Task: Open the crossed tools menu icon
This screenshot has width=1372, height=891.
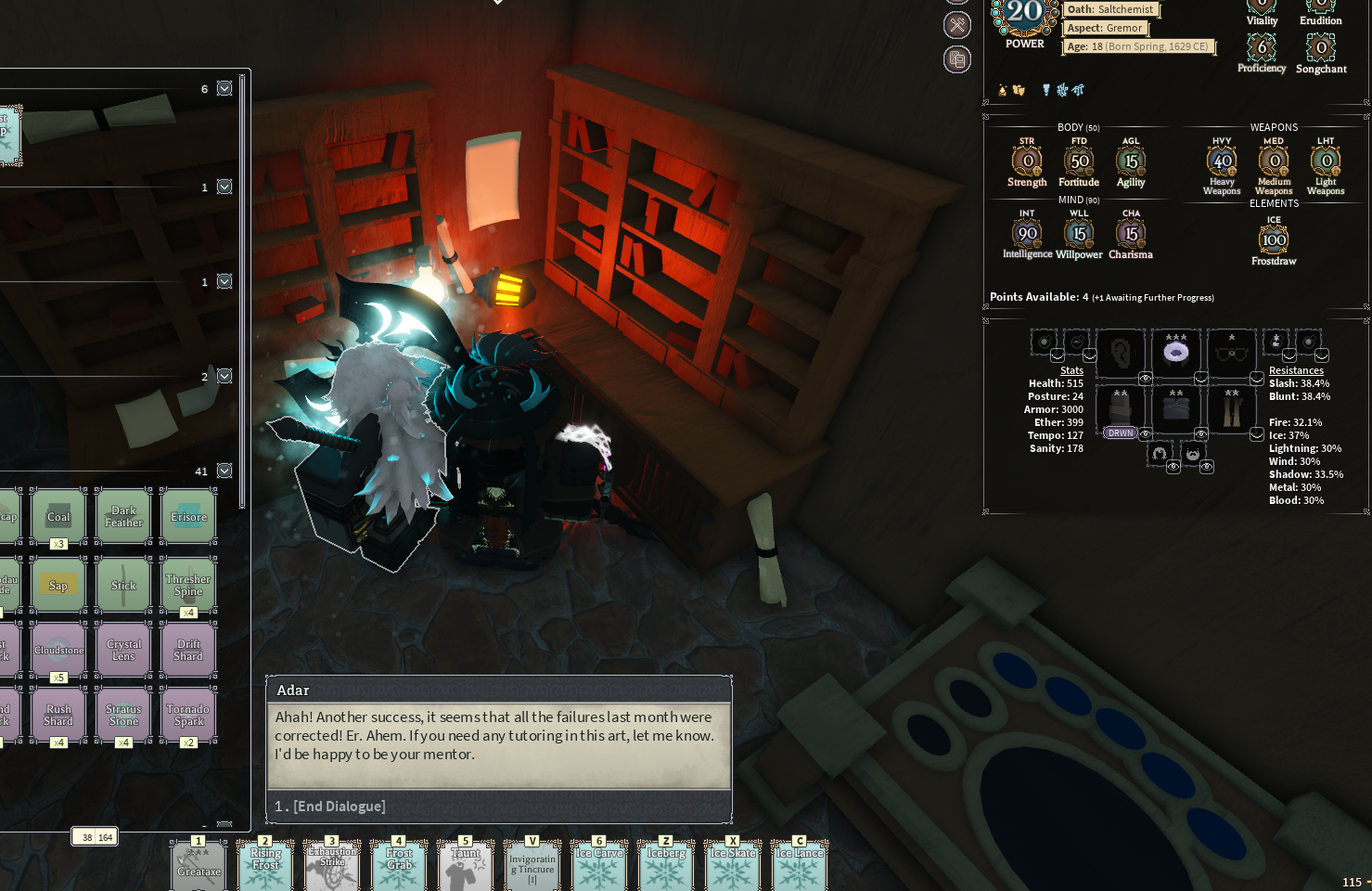Action: pyautogui.click(x=957, y=25)
